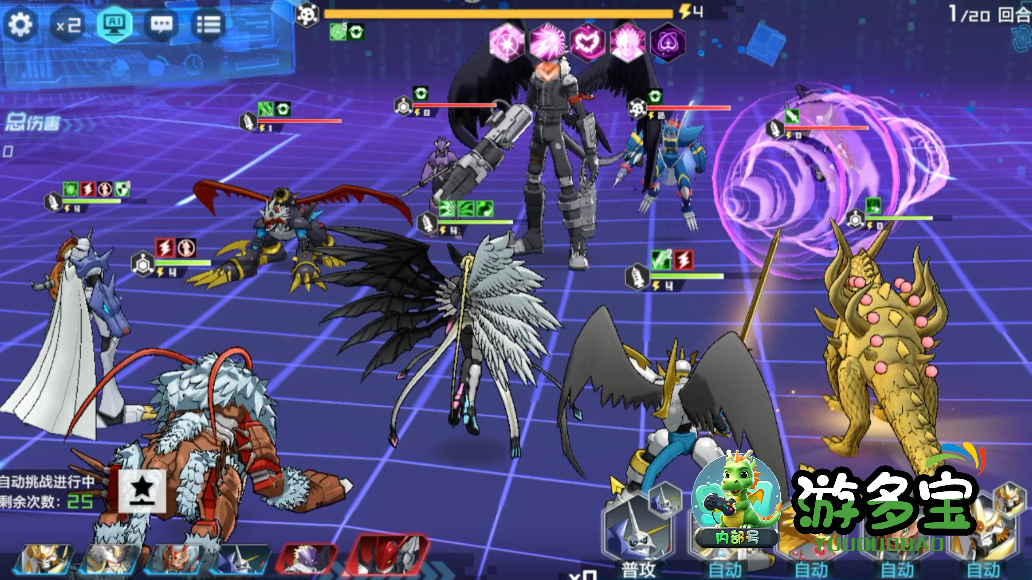Select the purple-white beast turn portrait
1032x580 pixels.
(x=307, y=560)
